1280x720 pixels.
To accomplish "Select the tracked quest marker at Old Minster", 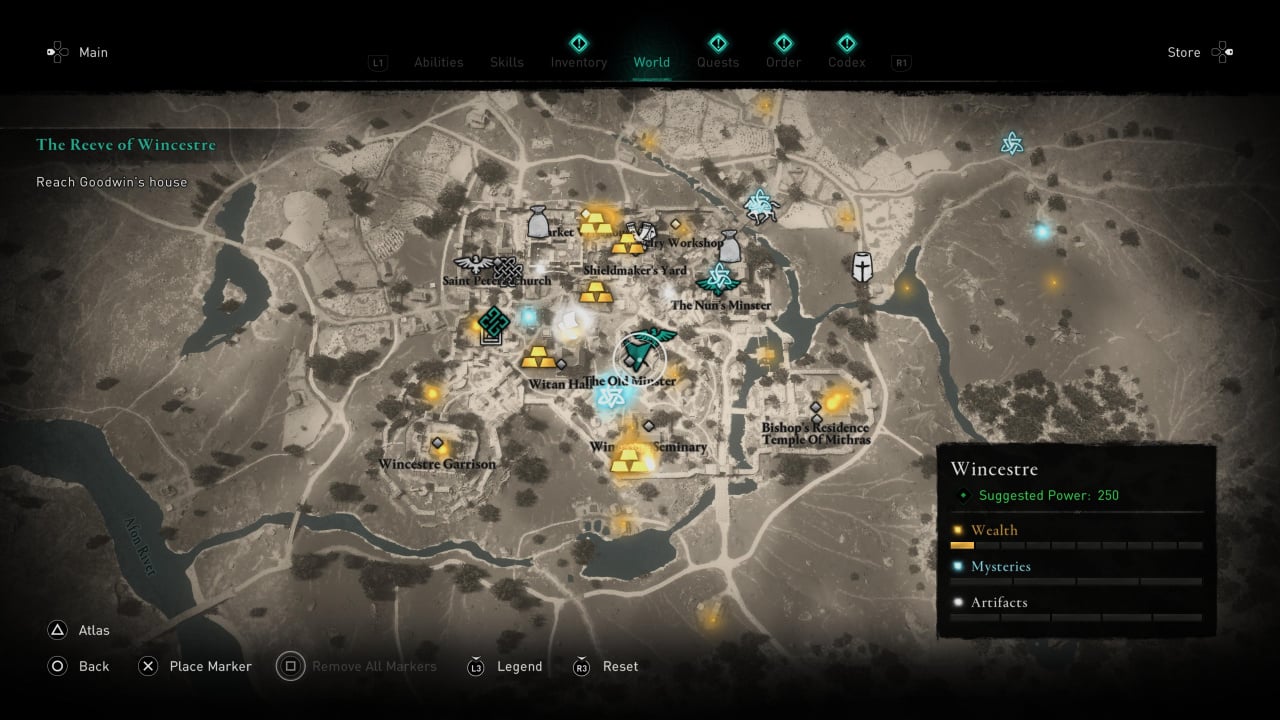I will (639, 351).
